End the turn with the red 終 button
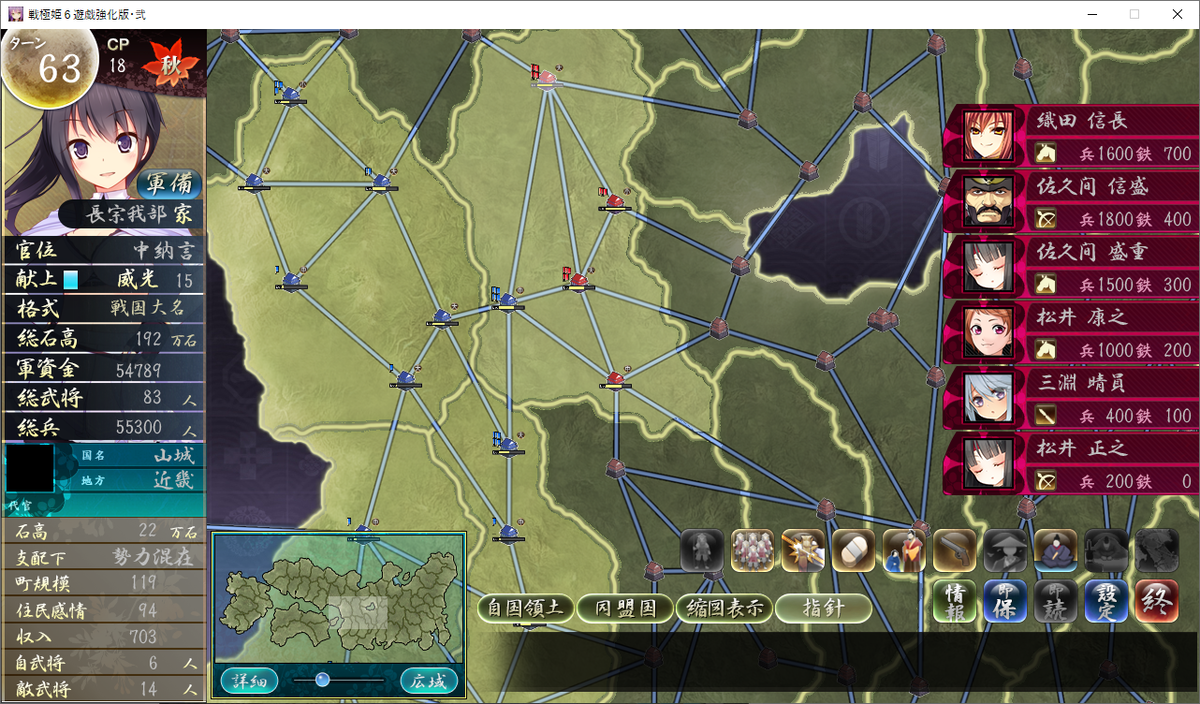The height and width of the screenshot is (704, 1200). 1156,601
